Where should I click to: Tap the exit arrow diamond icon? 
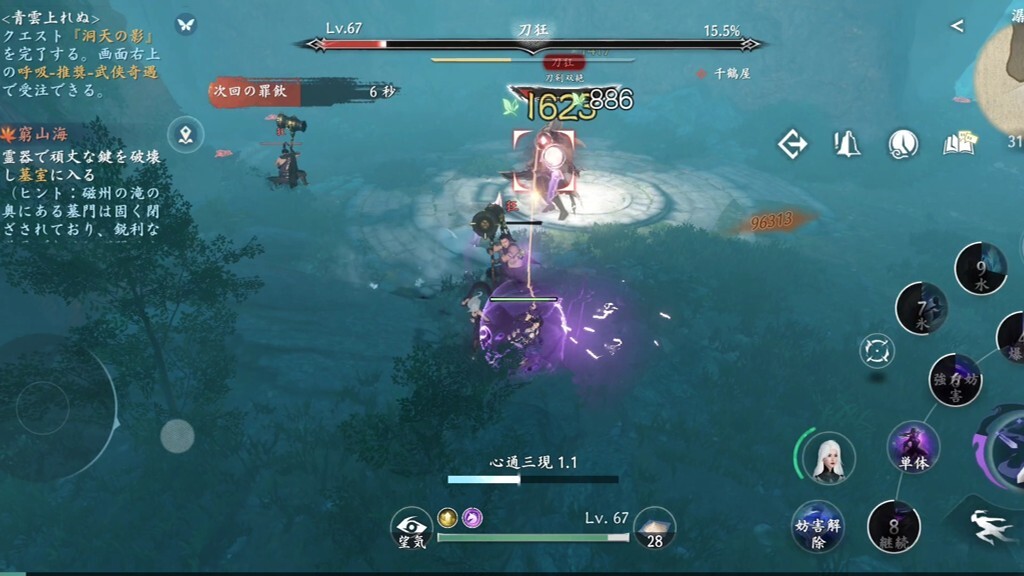click(x=793, y=144)
